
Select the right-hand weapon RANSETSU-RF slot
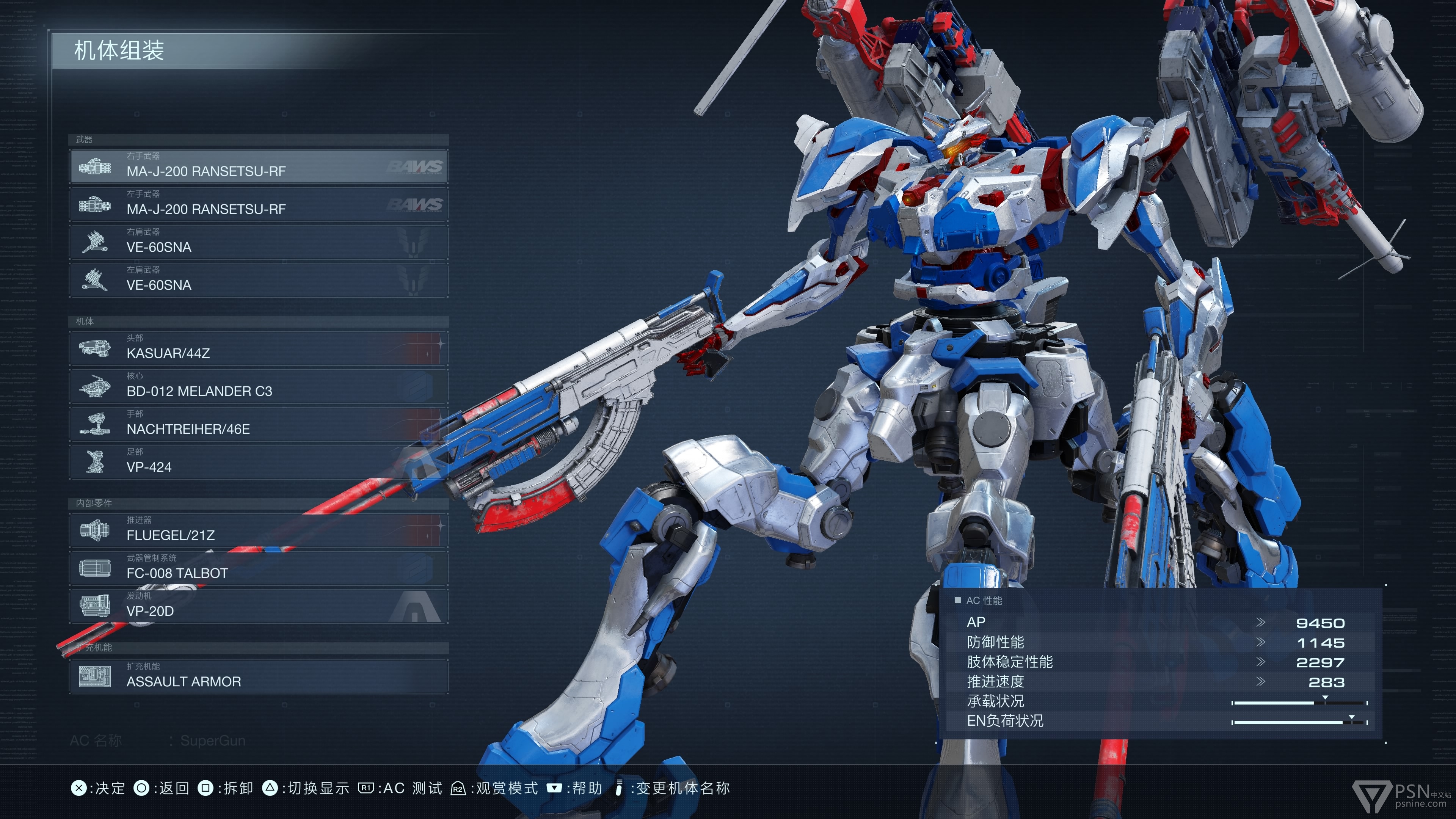pos(258,166)
